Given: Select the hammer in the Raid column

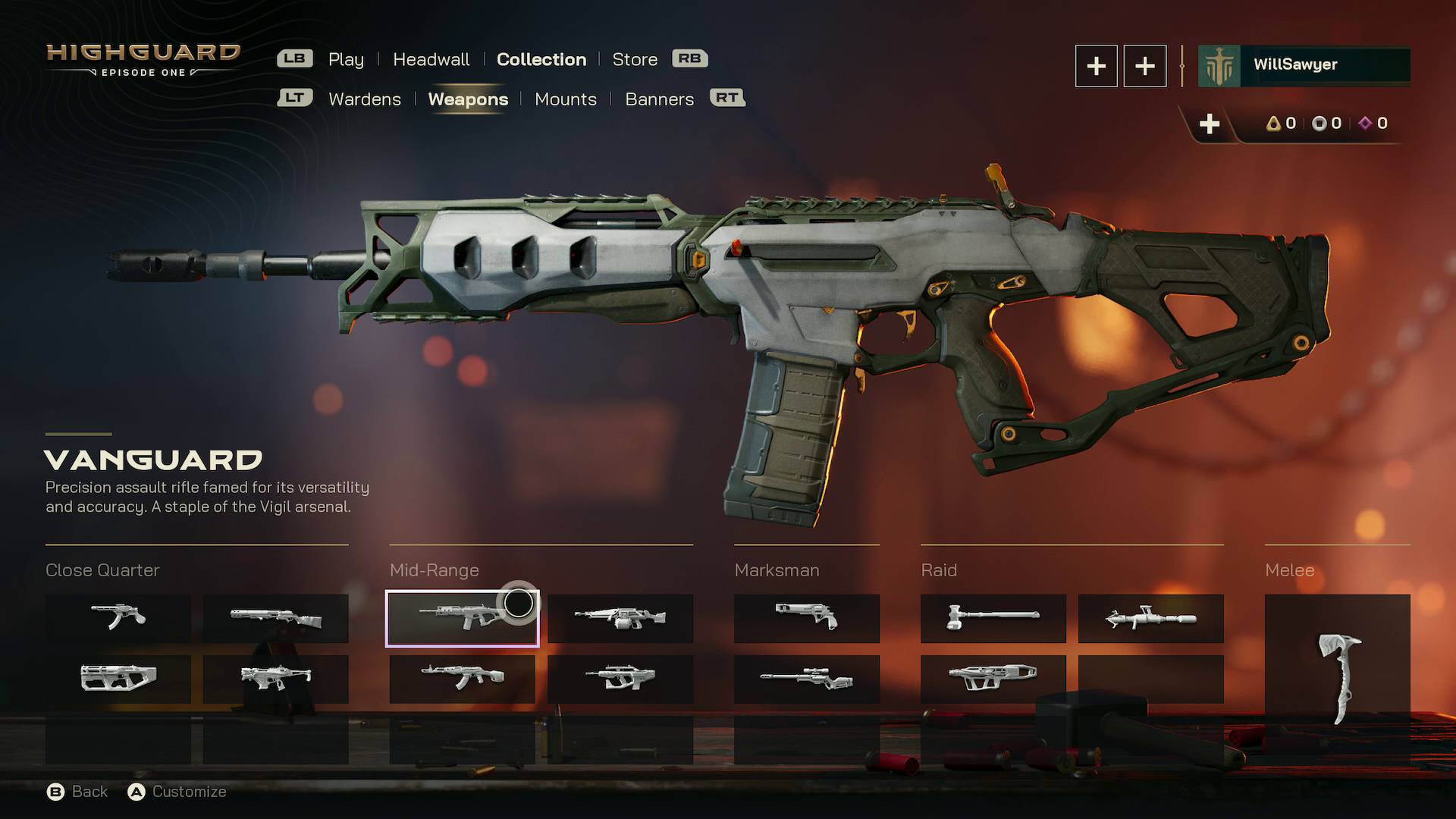Looking at the screenshot, I should click(x=993, y=618).
